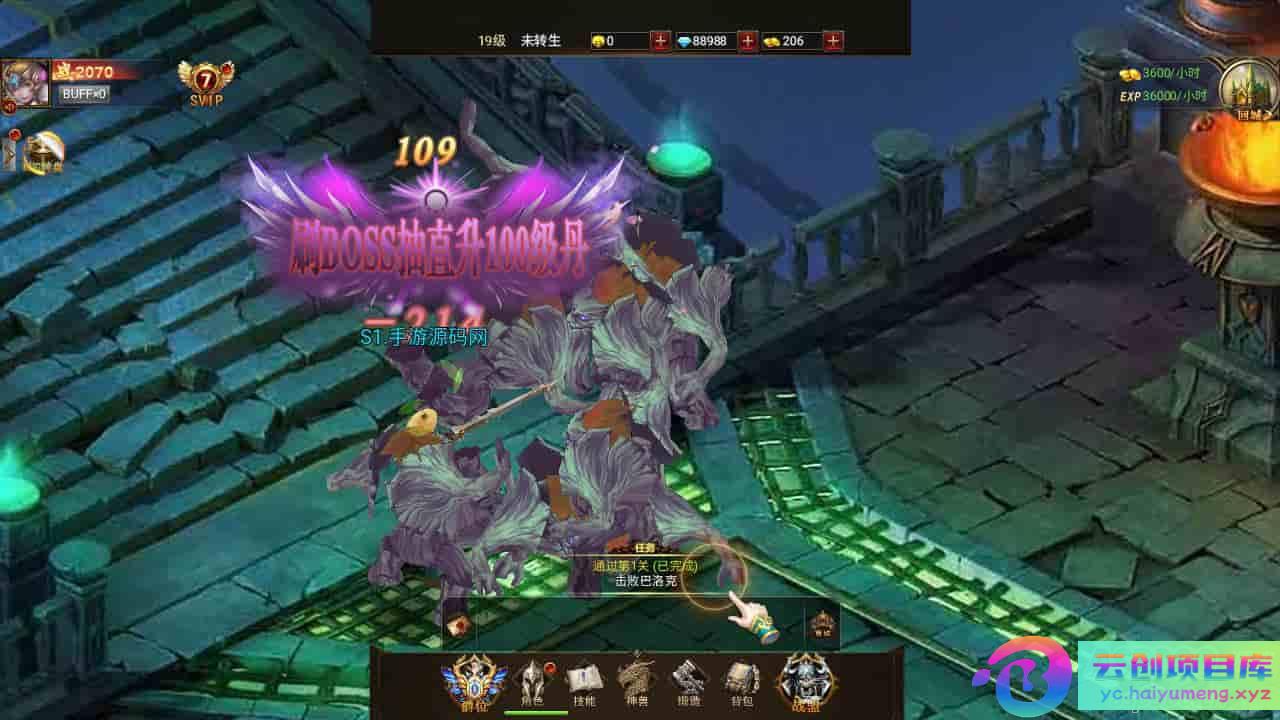Open the red envelope mail icon
The height and width of the screenshot is (720, 1280).
pyautogui.click(x=459, y=626)
